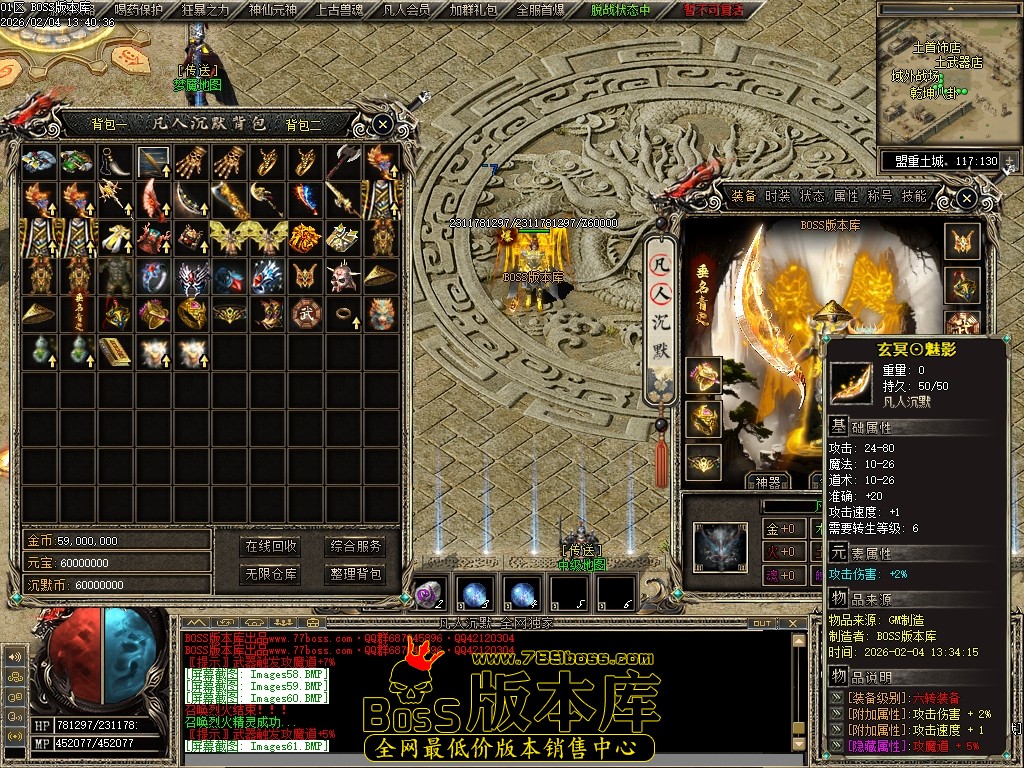The image size is (1024, 768).
Task: Open the 加群礼包 gift pack menu
Action: (x=473, y=10)
